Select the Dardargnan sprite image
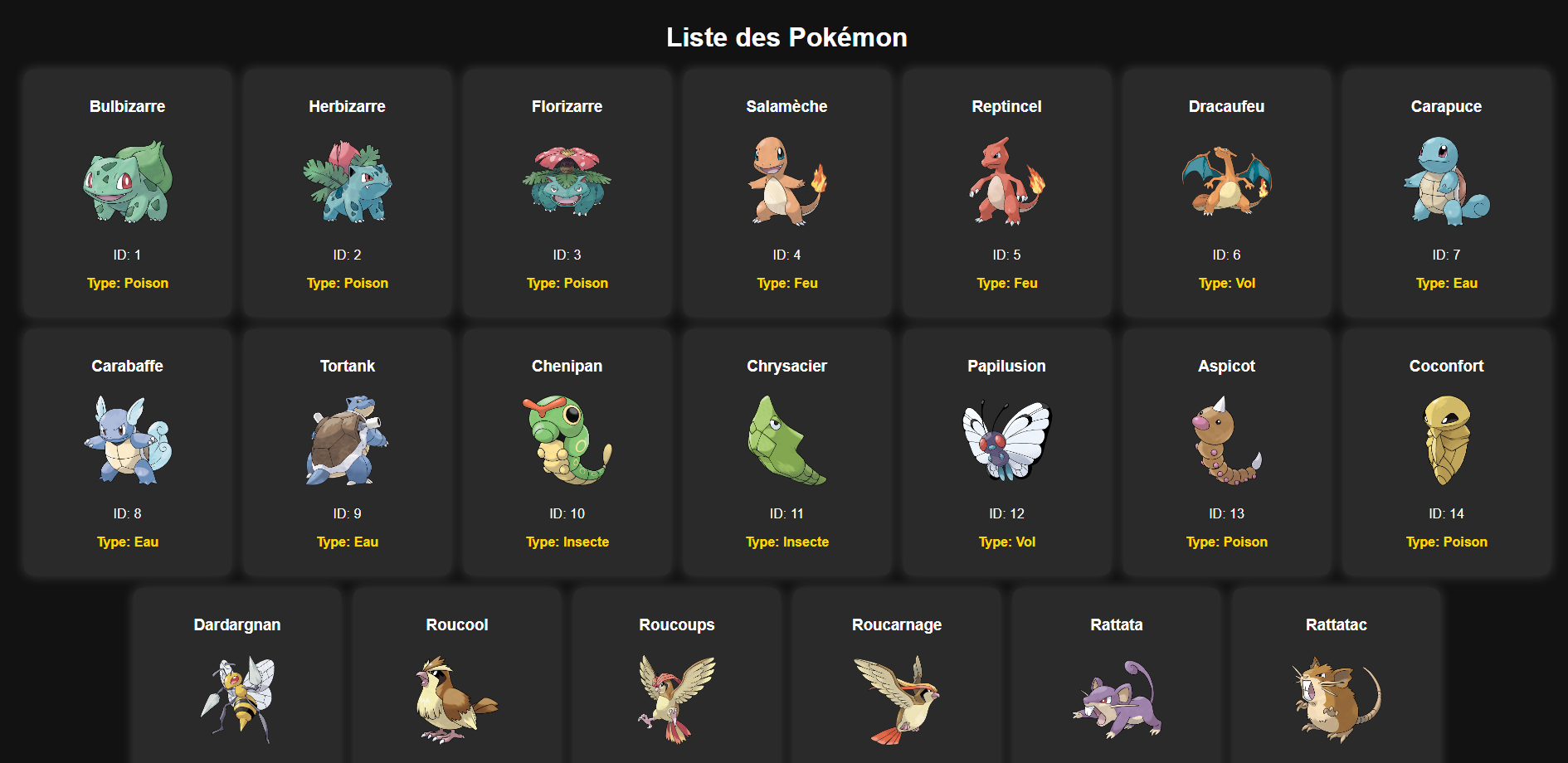This screenshot has width=1568, height=763. coord(236,702)
